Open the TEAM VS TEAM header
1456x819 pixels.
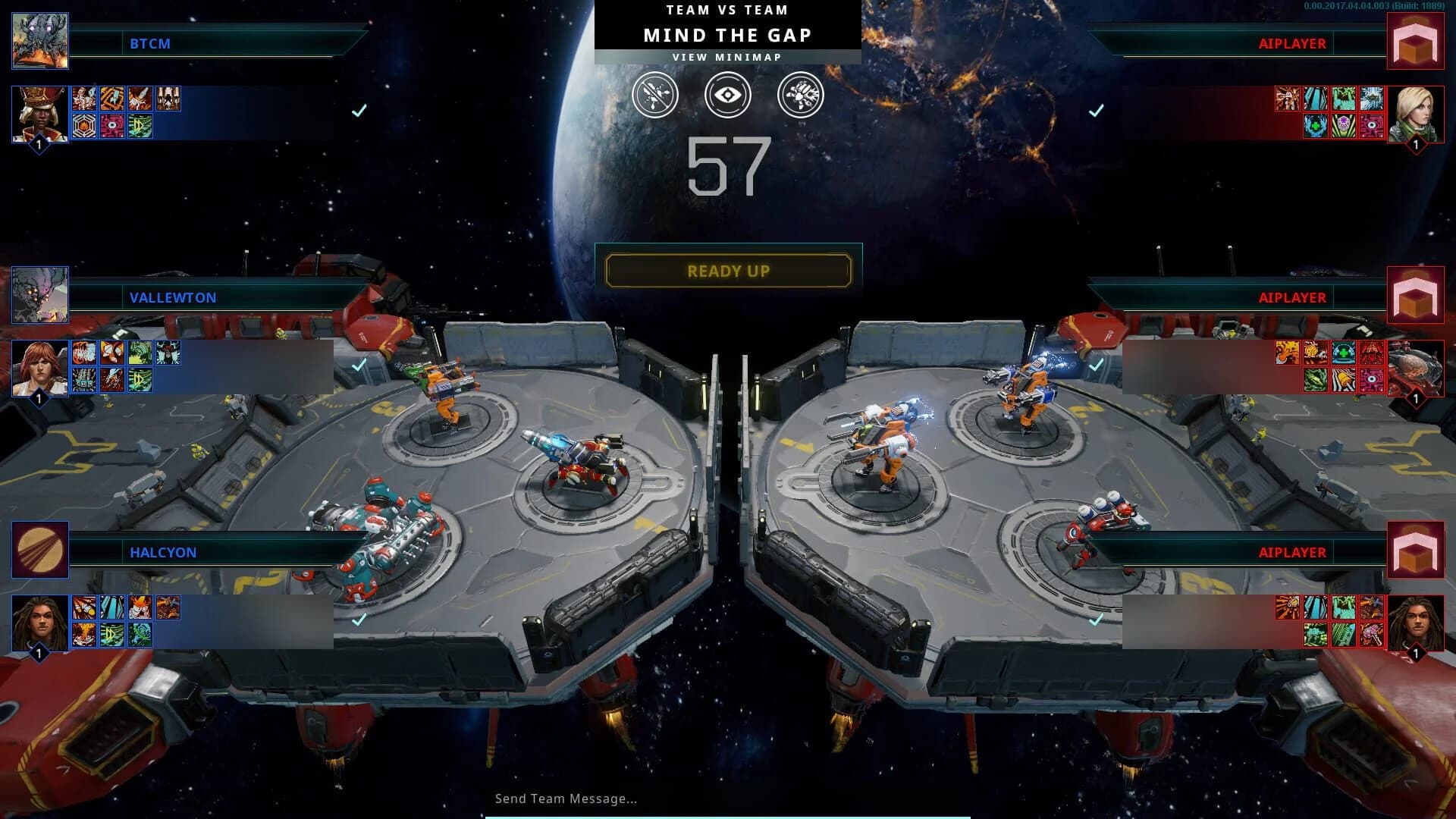point(726,10)
